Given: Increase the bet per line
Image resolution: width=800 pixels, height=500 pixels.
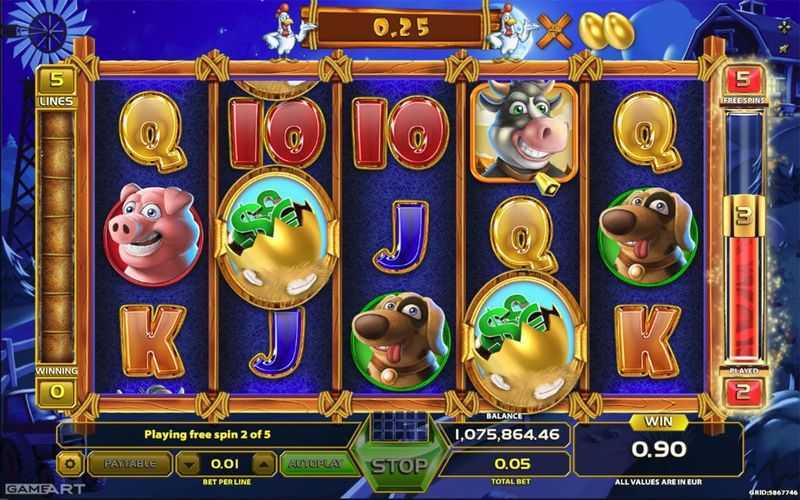Looking at the screenshot, I should tap(263, 464).
